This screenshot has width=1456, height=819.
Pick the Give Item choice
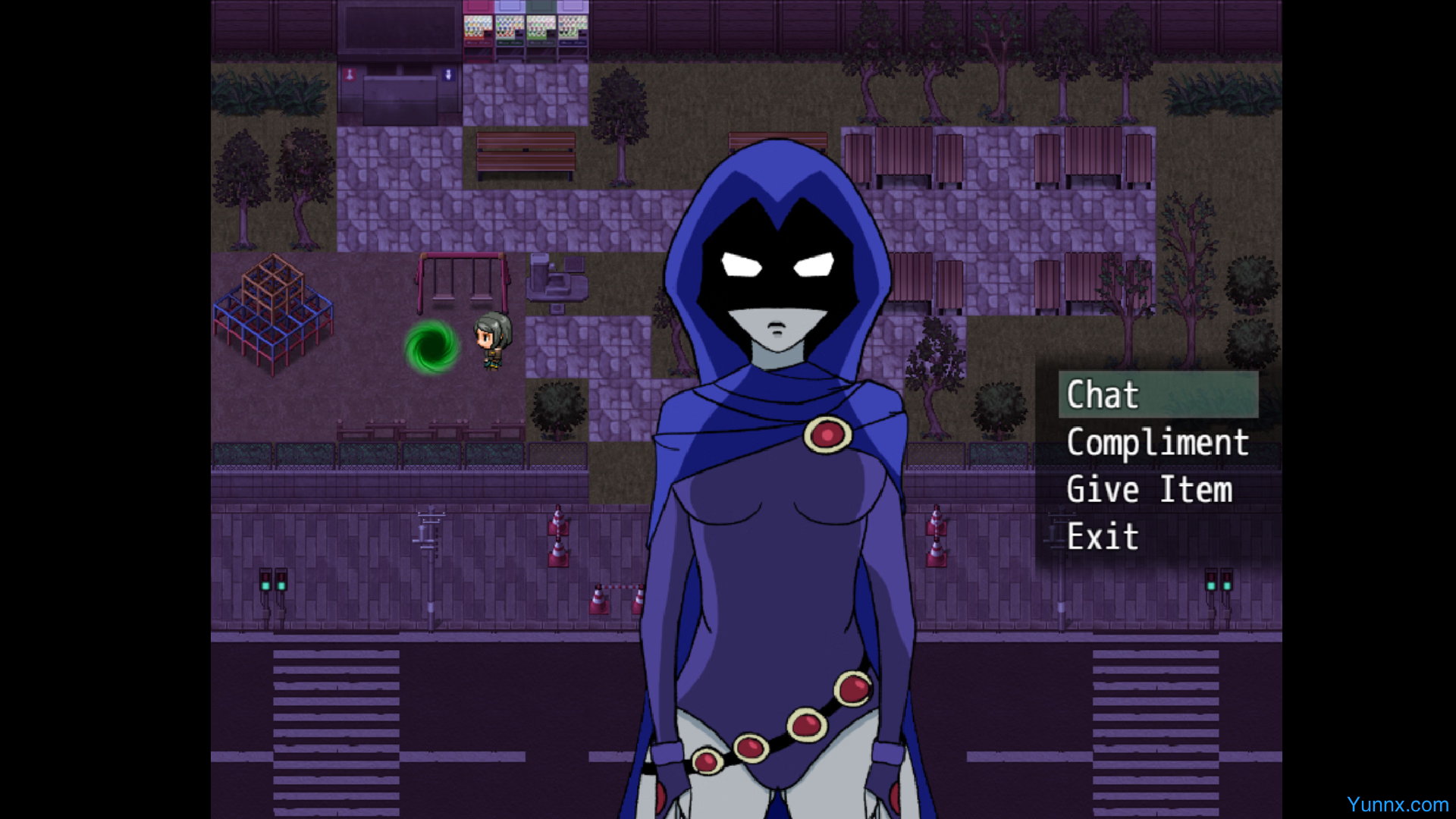click(x=1149, y=490)
